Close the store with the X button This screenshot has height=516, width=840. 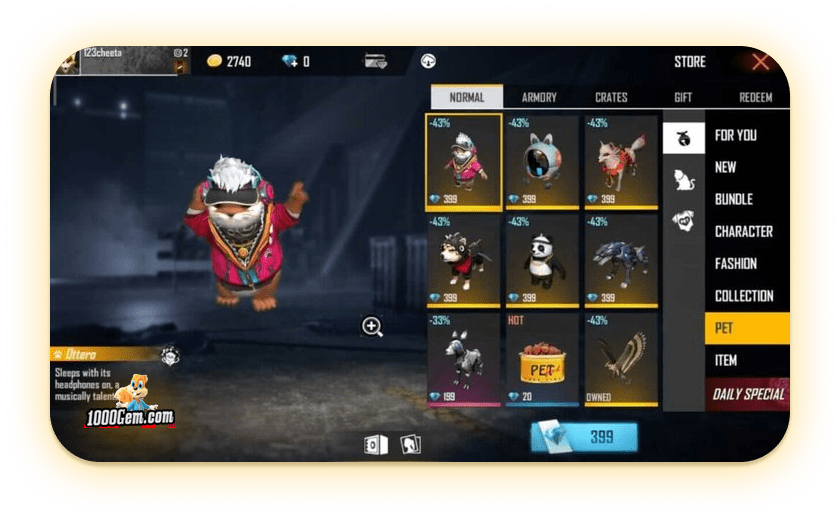761,62
